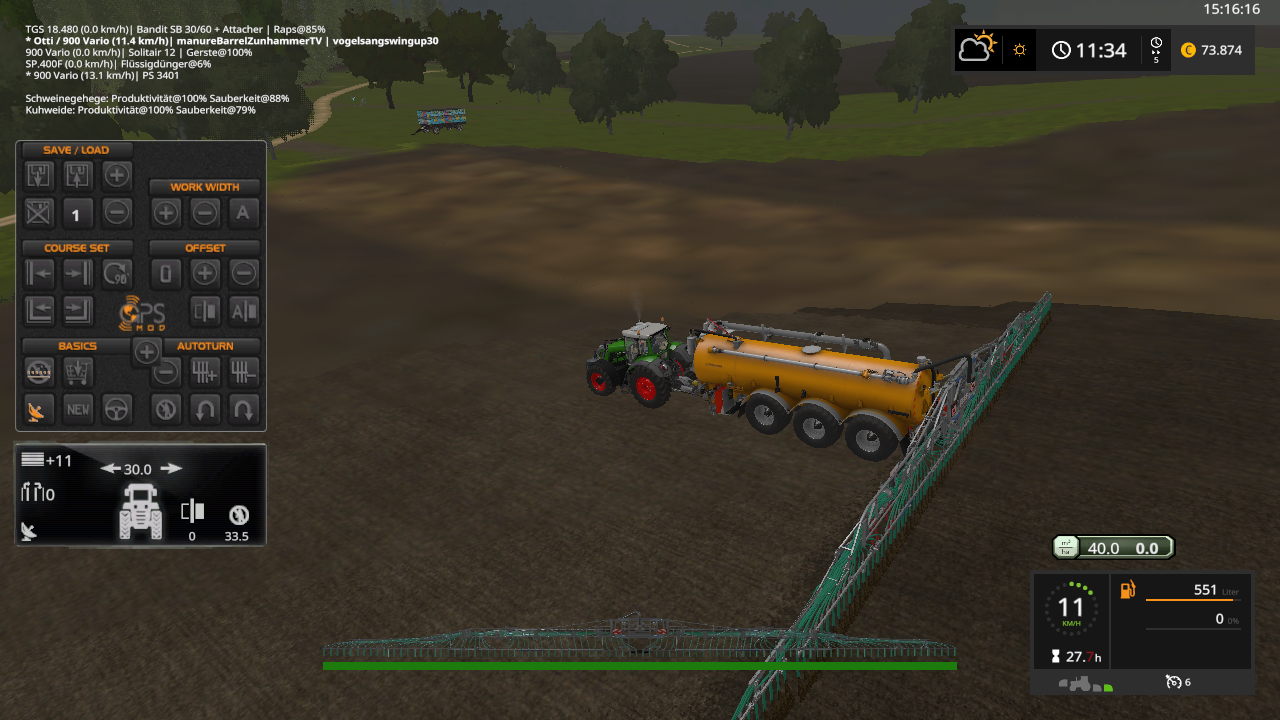Click the shopping cart button under Basics
The width and height of the screenshot is (1280, 720).
(78, 372)
